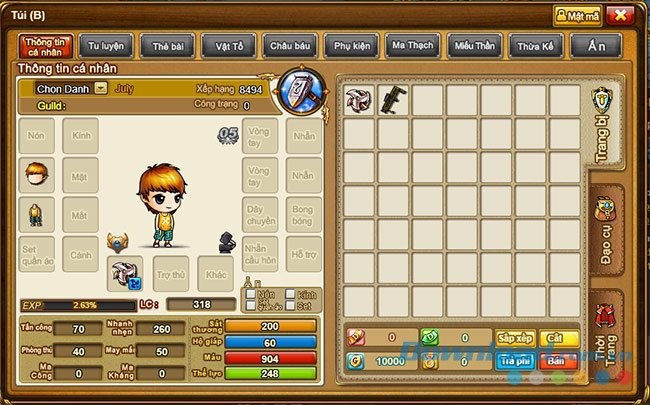The image size is (650, 405).
Task: Click the Sắp xếp sort button
Action: pyautogui.click(x=516, y=338)
